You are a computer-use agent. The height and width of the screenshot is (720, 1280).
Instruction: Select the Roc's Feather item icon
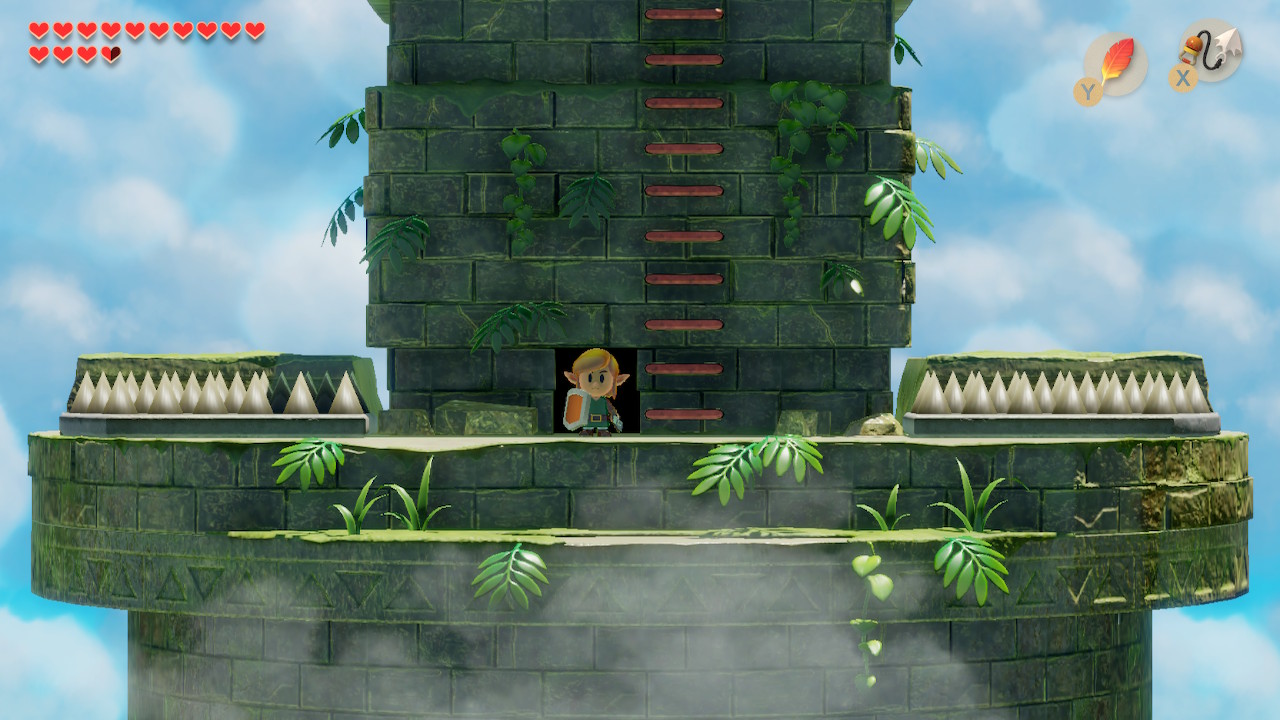tap(1114, 62)
